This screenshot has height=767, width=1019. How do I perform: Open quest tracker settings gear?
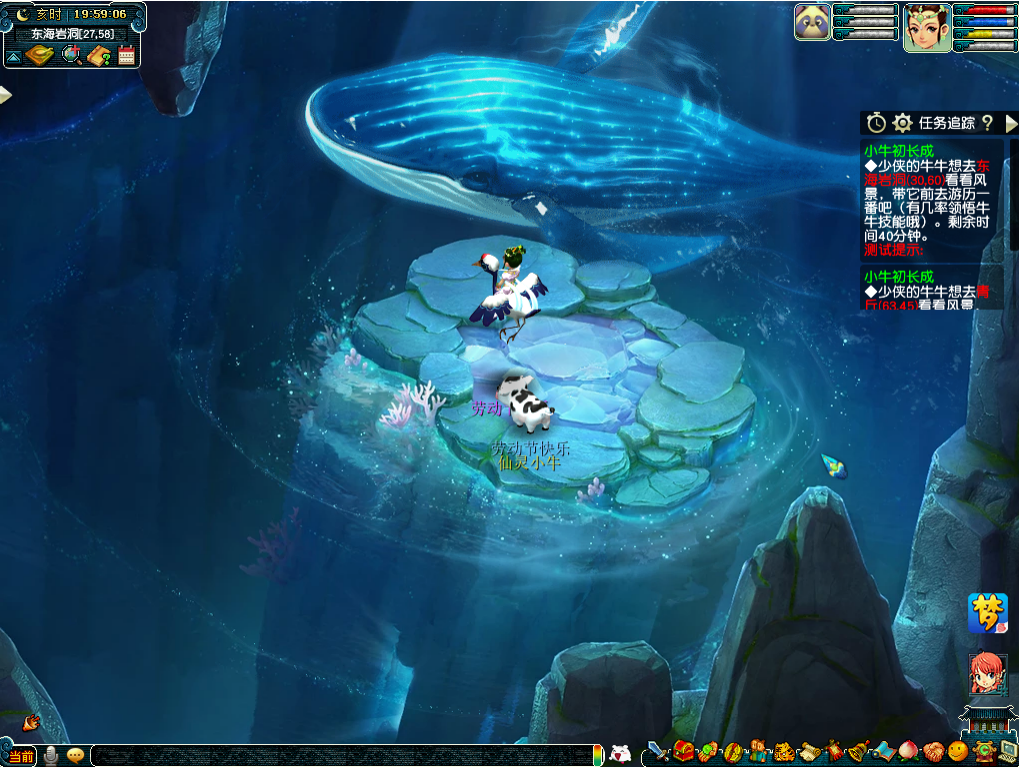(902, 123)
